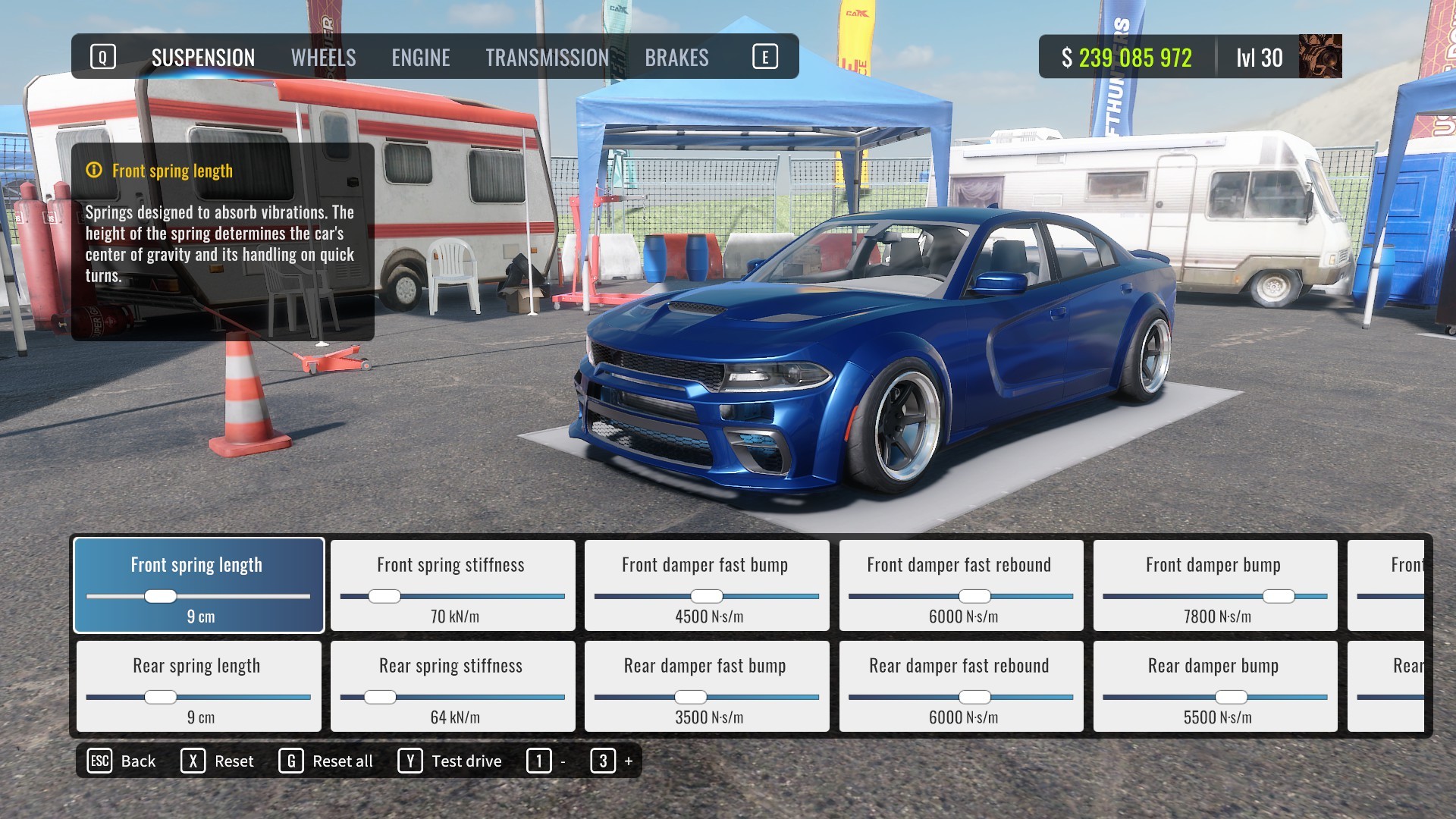The height and width of the screenshot is (819, 1456).
Task: Switch to the Transmission tab
Action: 548,57
